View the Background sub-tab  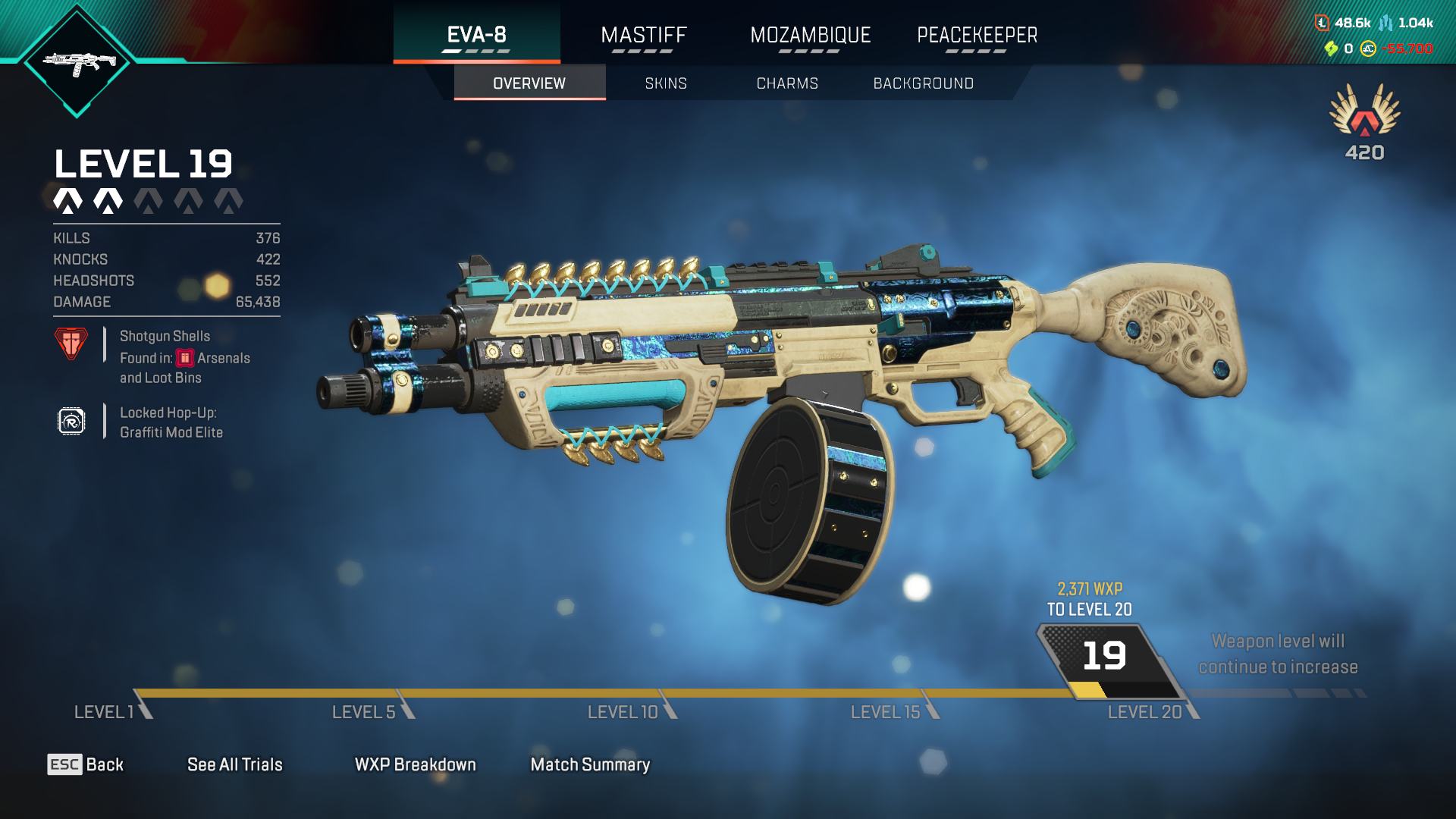click(x=923, y=83)
